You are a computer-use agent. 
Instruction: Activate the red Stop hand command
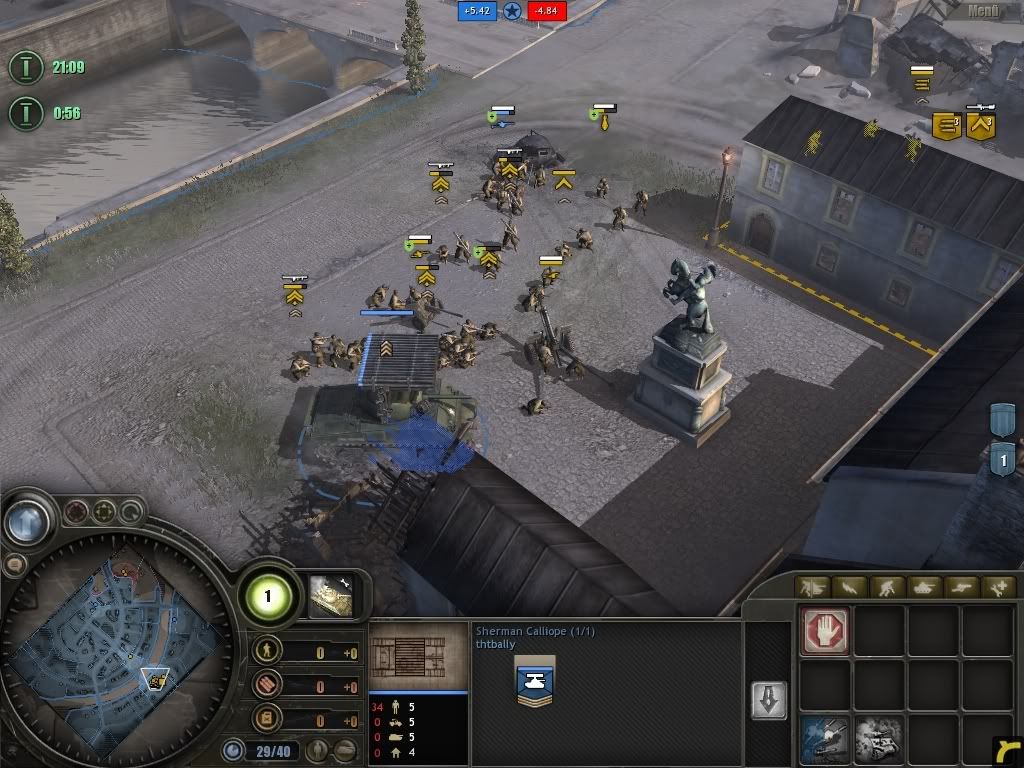(x=826, y=631)
